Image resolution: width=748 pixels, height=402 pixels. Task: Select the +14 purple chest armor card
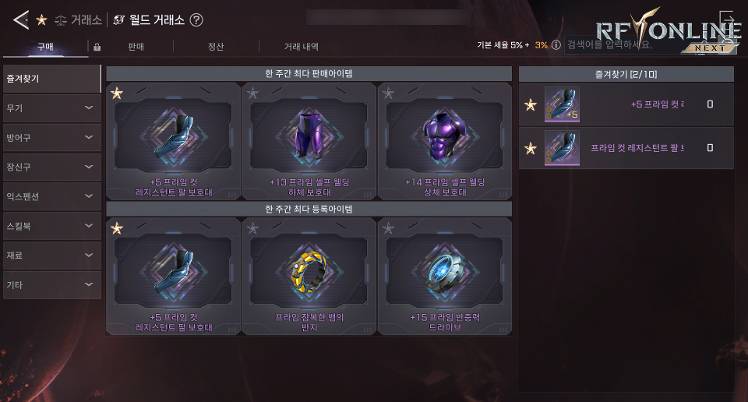pos(444,140)
